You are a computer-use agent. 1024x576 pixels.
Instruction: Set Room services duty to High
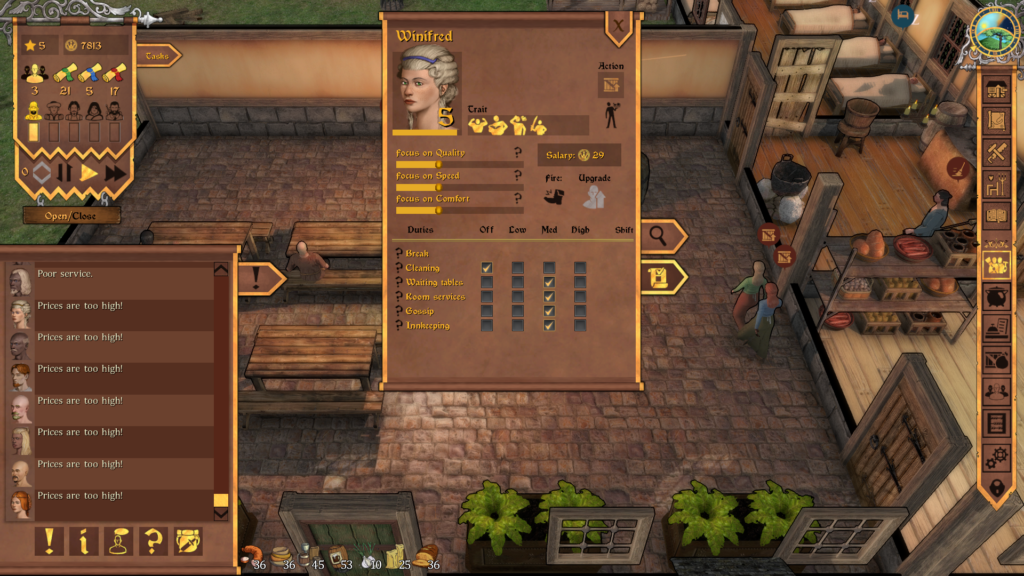(x=580, y=296)
